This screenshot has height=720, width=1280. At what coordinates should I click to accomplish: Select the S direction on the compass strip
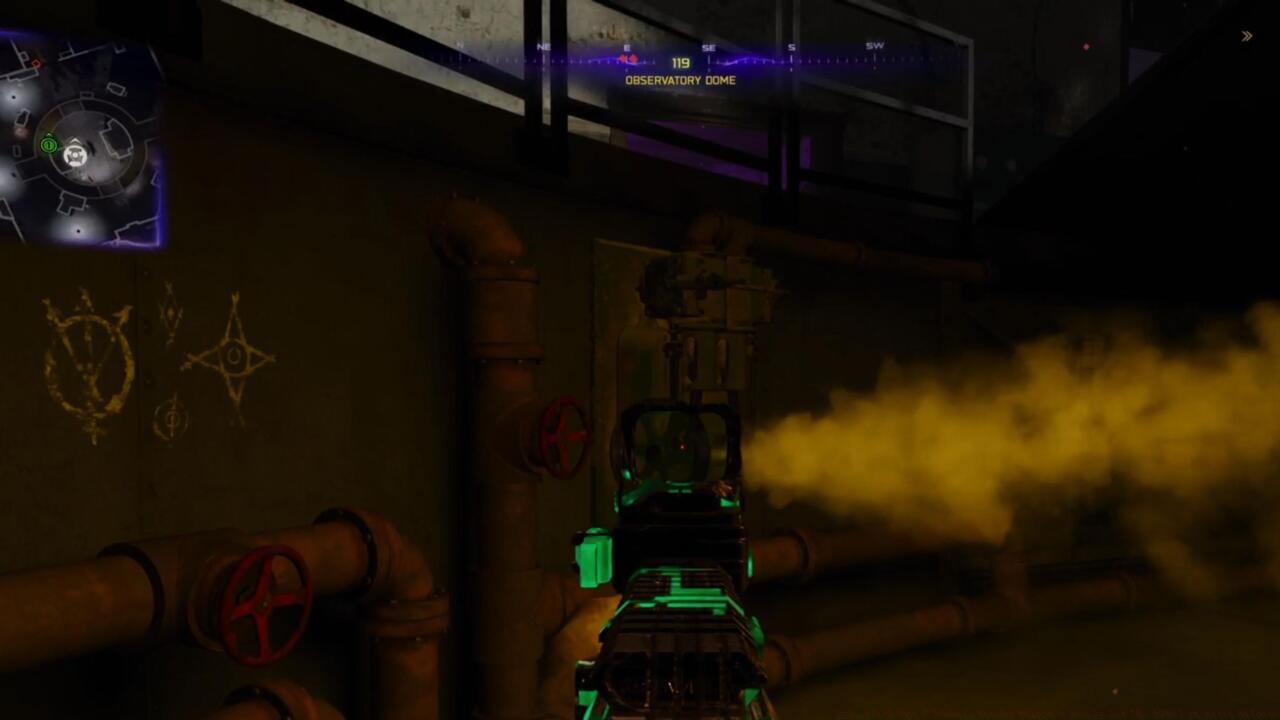pos(790,46)
